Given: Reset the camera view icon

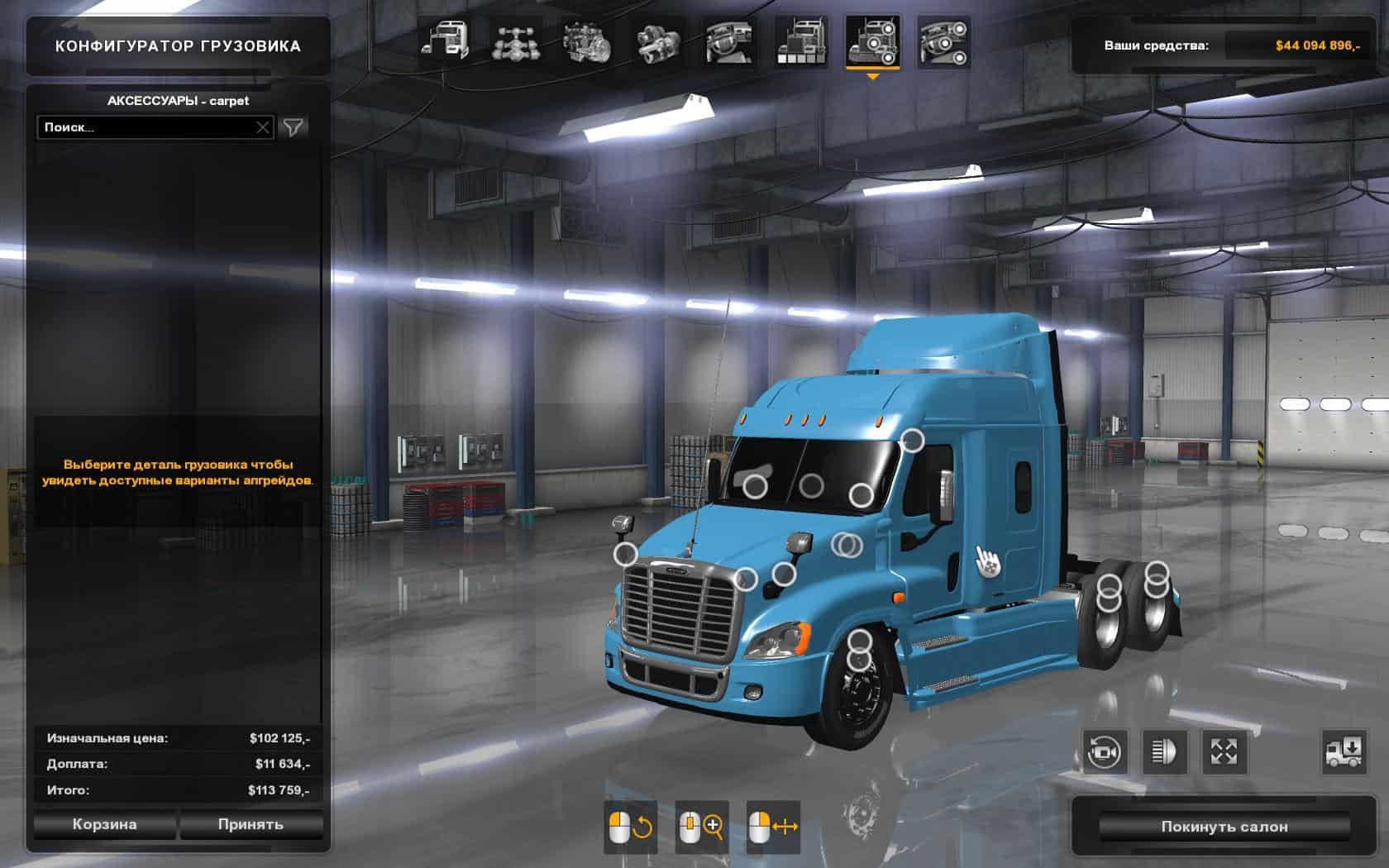Looking at the screenshot, I should (x=1104, y=752).
